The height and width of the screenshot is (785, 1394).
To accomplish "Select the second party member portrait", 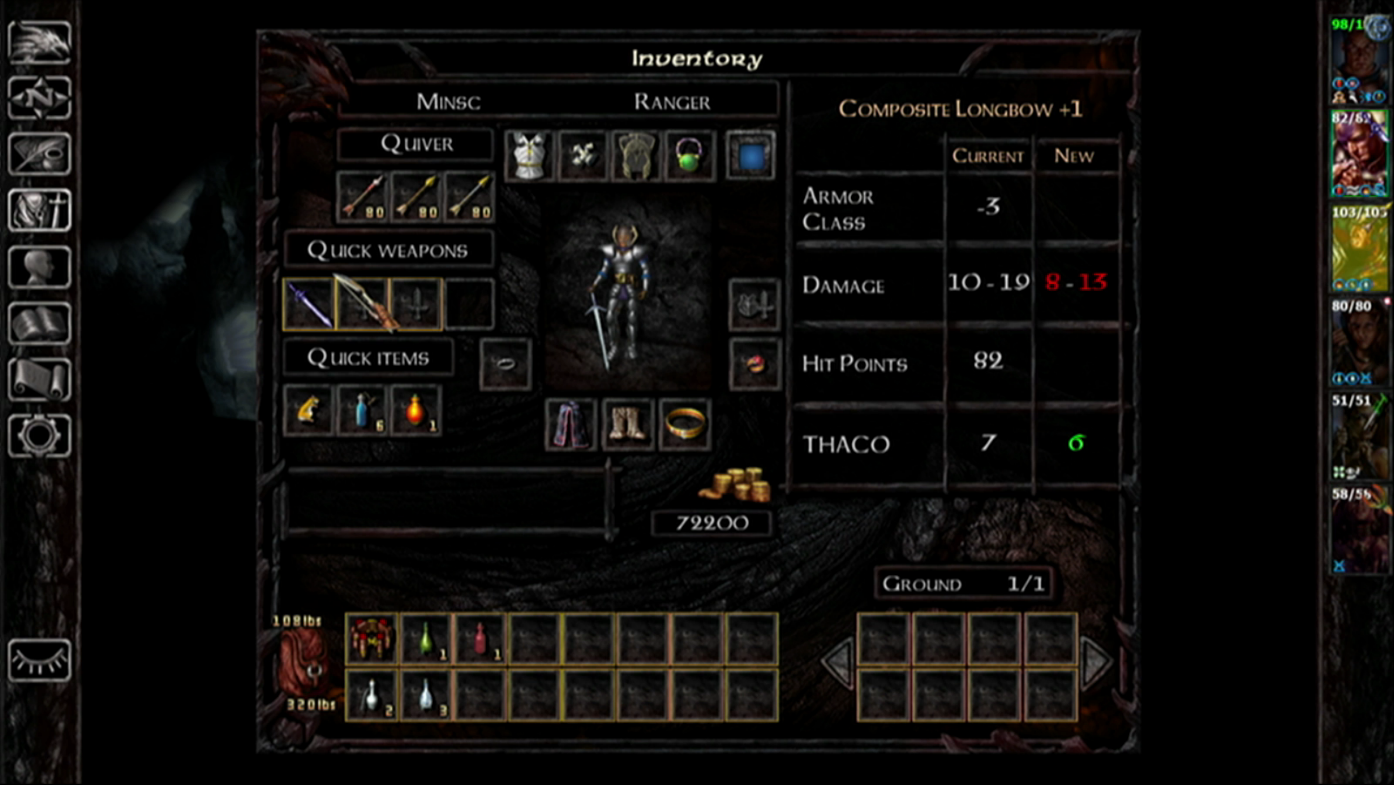I will (x=1358, y=154).
